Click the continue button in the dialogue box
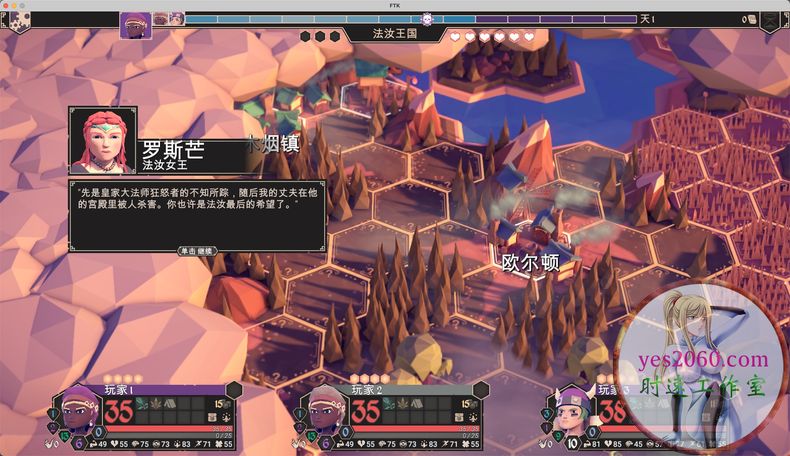Screen dimensions: 790x456 [x=197, y=250]
